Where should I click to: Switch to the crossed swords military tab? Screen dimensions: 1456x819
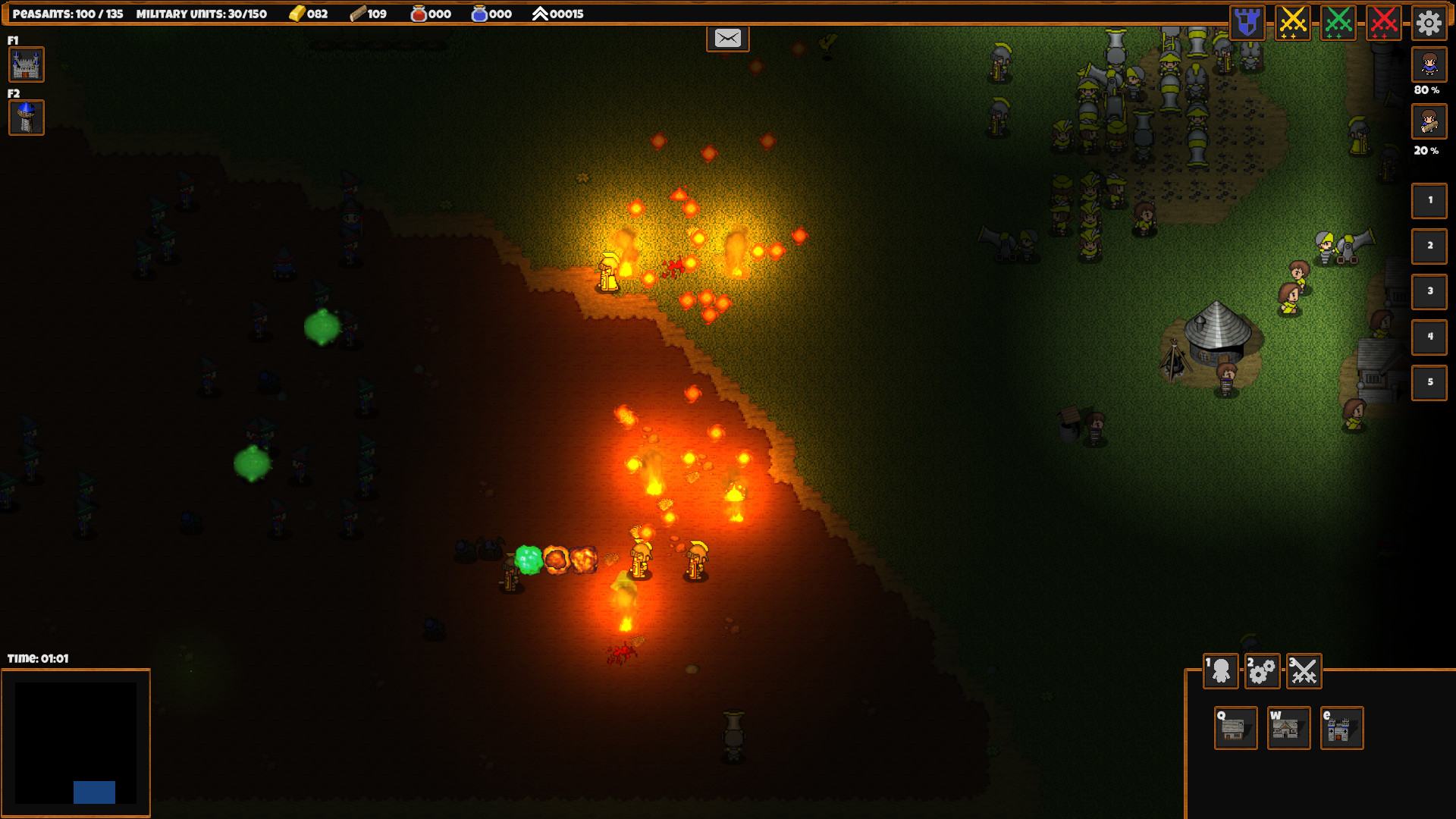(1304, 671)
